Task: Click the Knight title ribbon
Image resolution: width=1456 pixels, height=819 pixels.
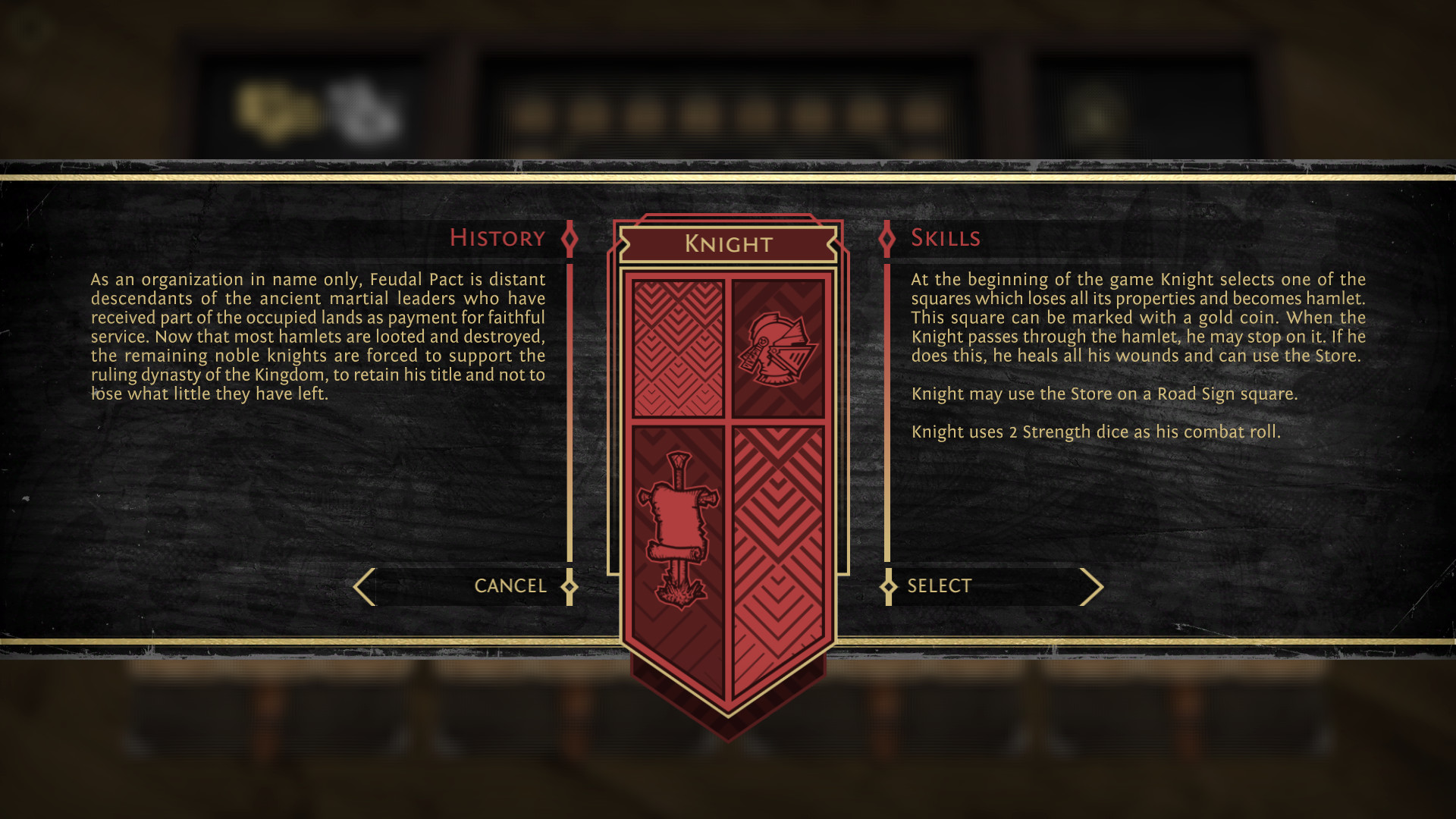Action: tap(728, 244)
